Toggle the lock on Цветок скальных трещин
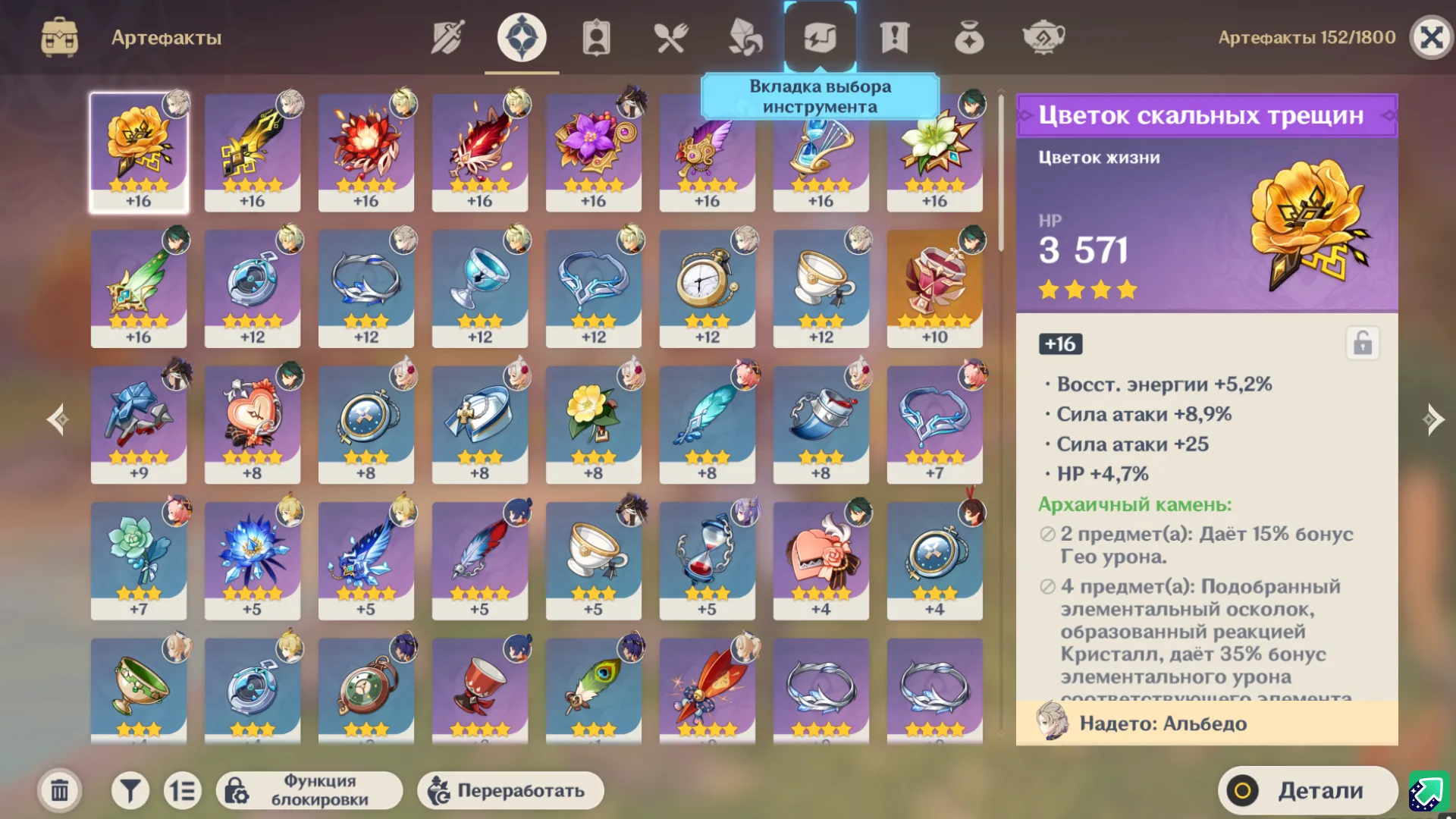This screenshot has width=1456, height=819. pyautogui.click(x=1363, y=344)
